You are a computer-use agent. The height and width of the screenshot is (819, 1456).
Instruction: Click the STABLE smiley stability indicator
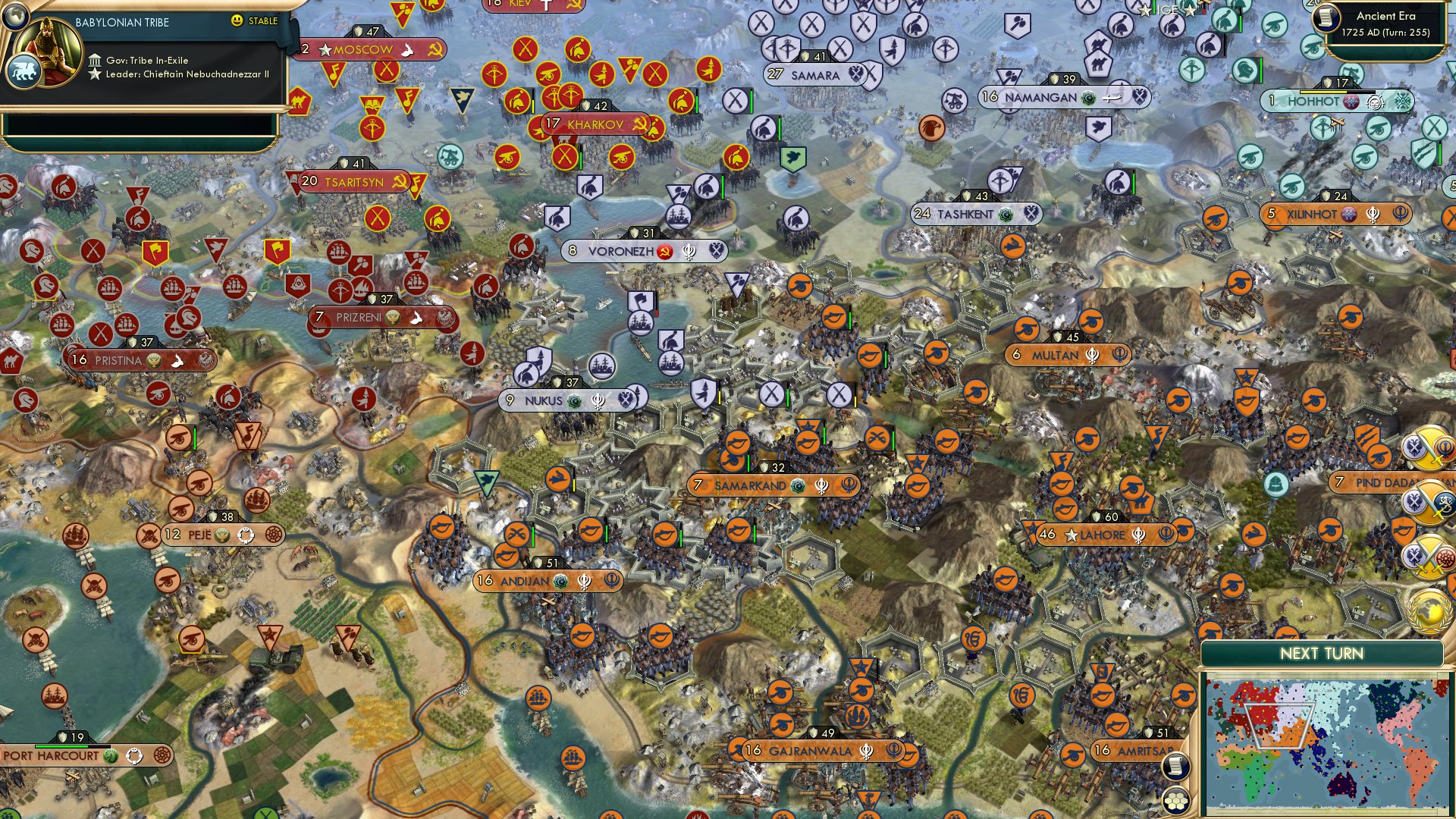point(237,20)
